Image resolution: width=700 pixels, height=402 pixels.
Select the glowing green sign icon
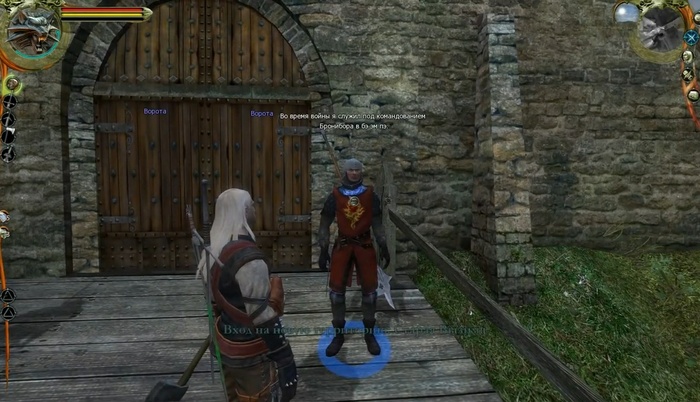point(12,84)
